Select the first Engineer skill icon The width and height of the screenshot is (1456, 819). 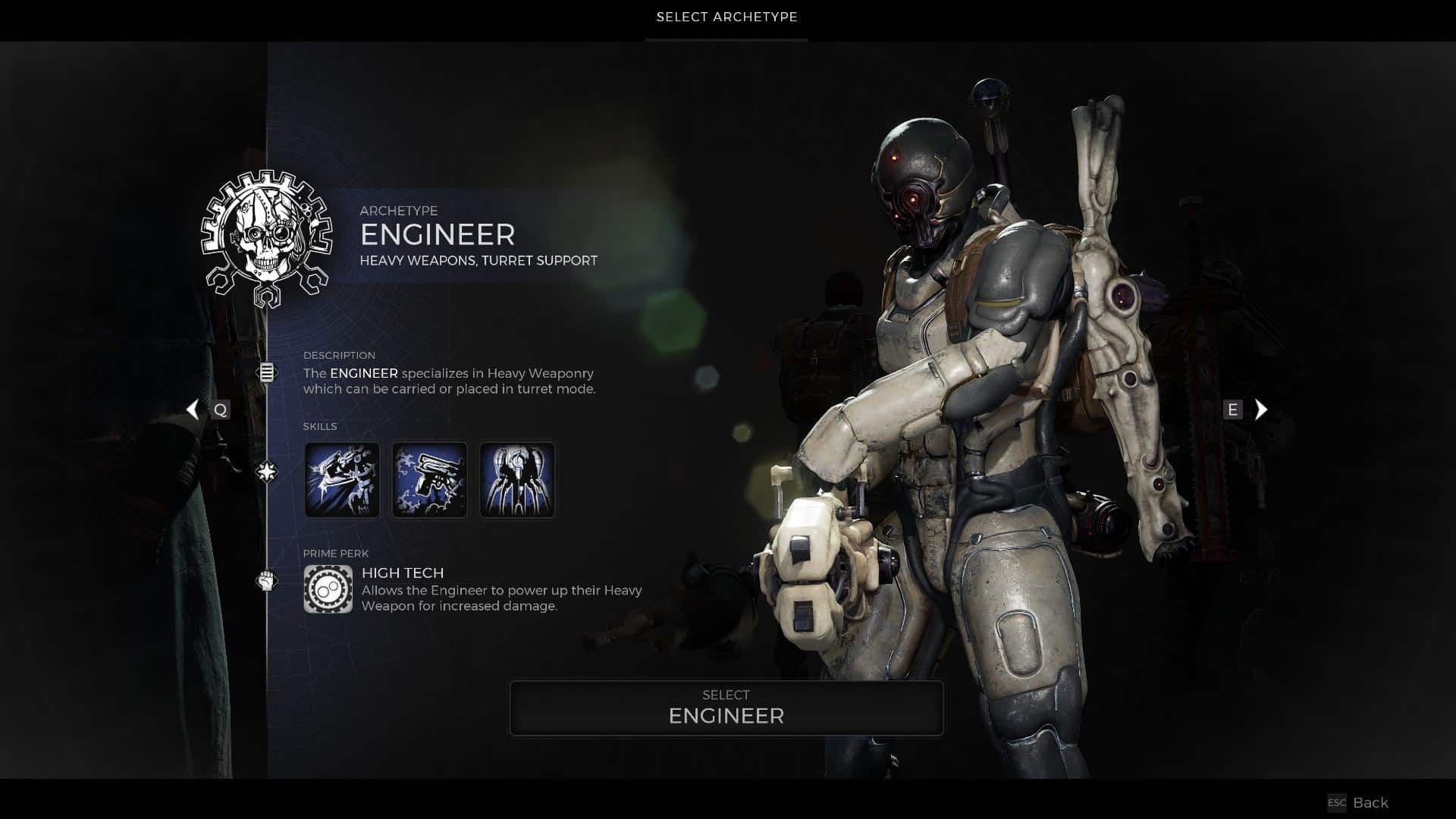coord(342,479)
